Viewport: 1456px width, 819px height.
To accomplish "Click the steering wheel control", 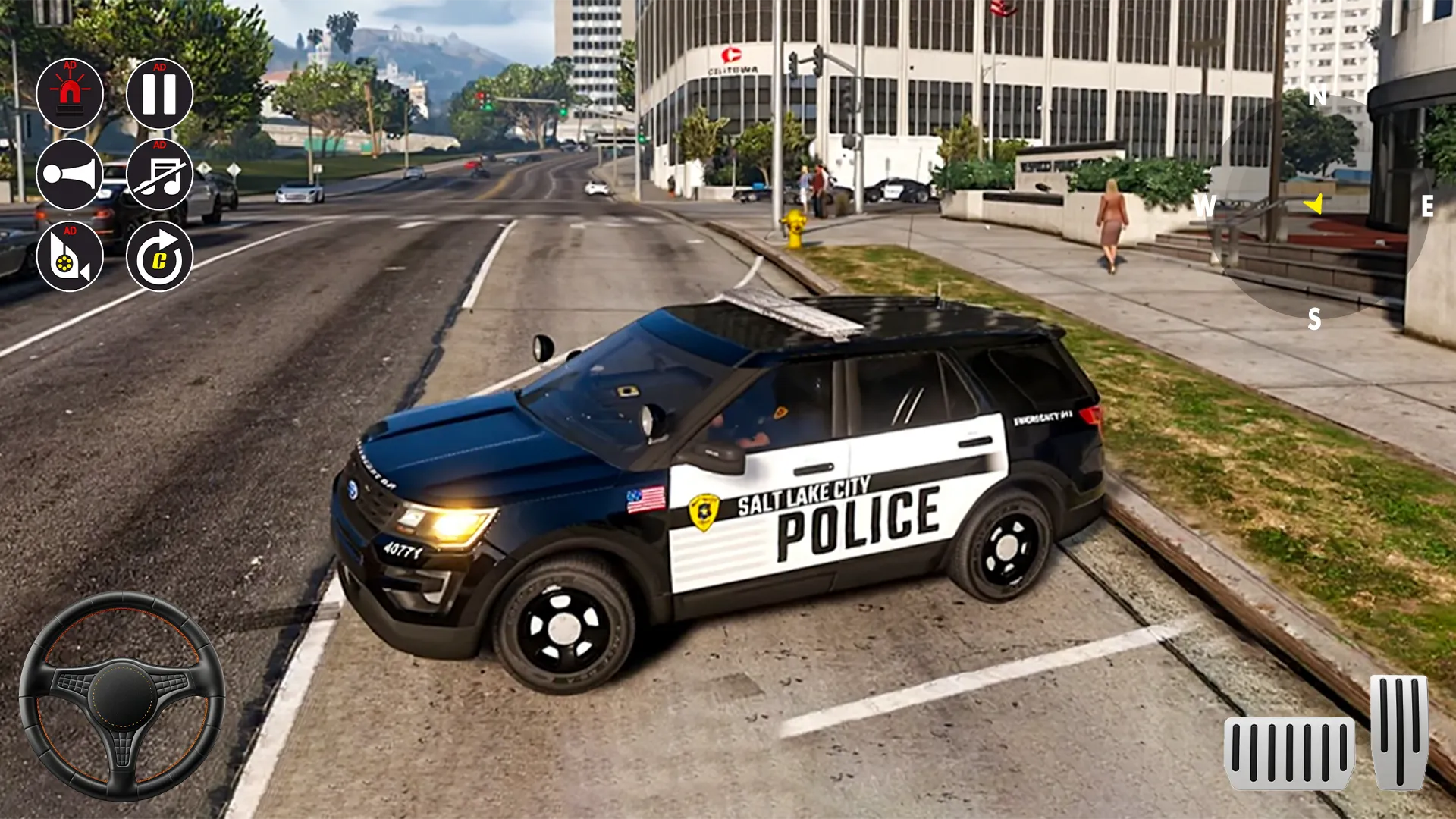I will click(122, 695).
